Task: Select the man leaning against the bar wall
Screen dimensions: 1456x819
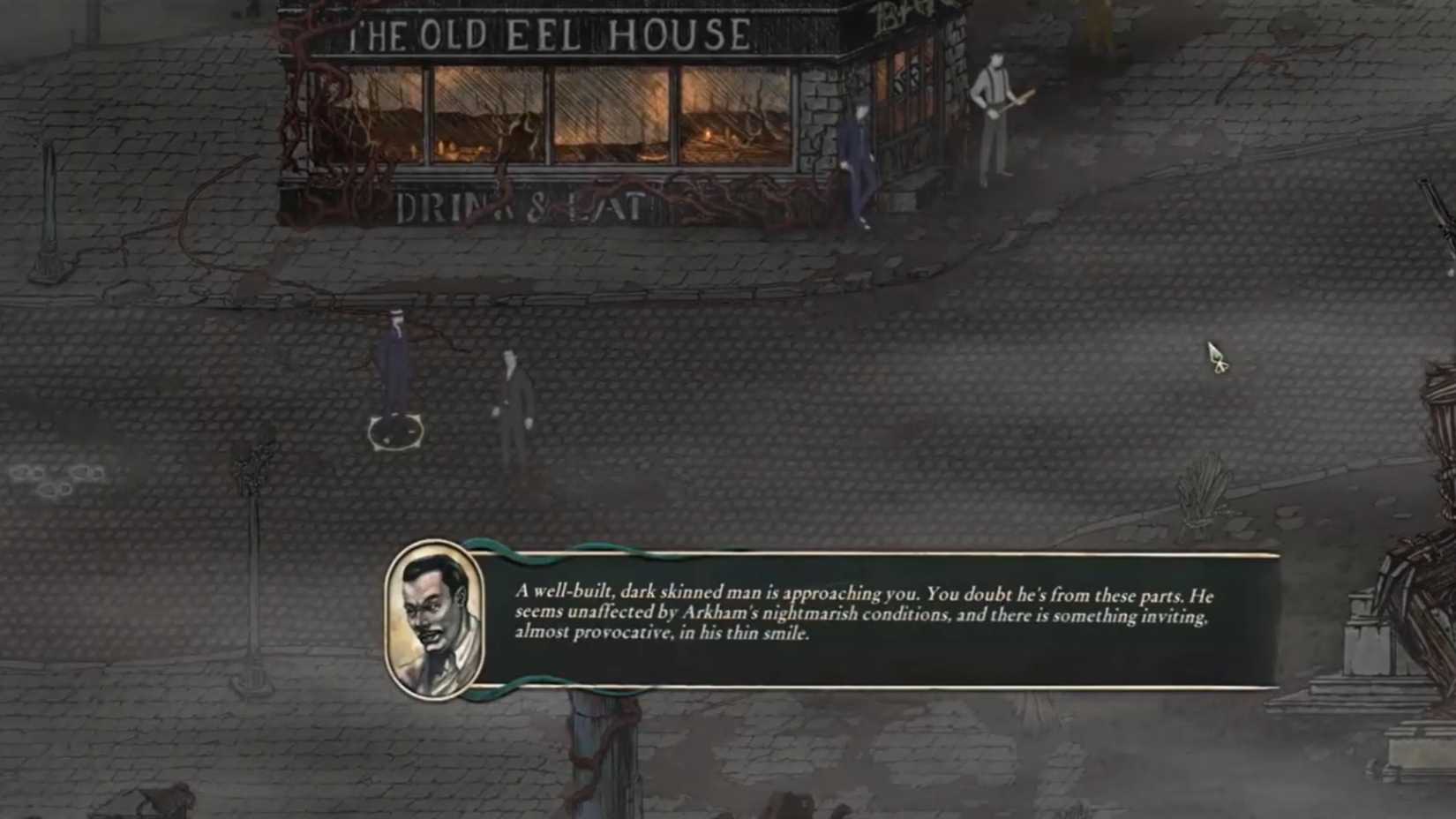Action: (x=858, y=159)
